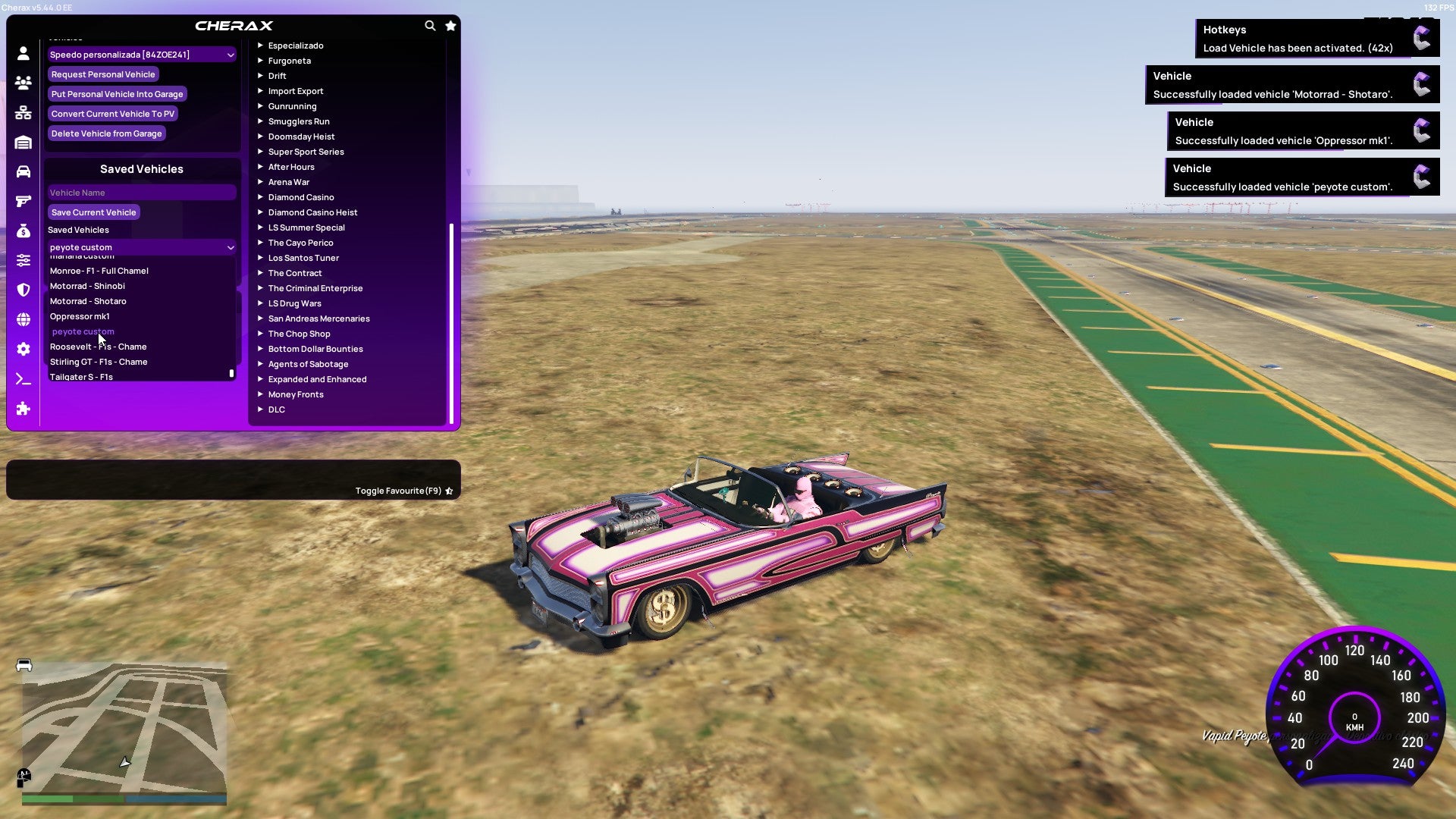Image resolution: width=1456 pixels, height=819 pixels.
Task: Open the World globe menu icon
Action: click(23, 319)
